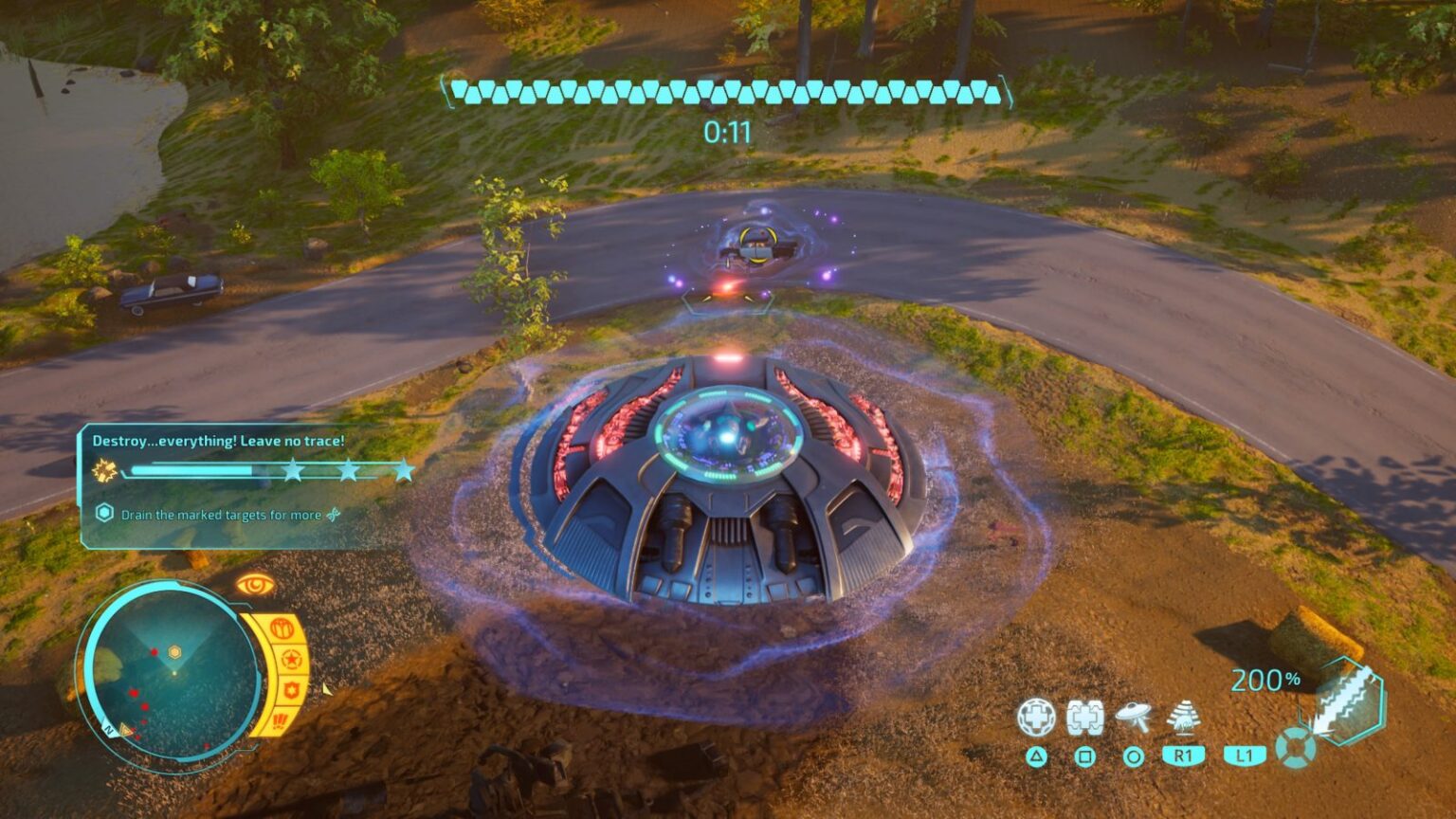Select the star icon on the alert meter
Screen dimensions: 1456x819
(x=291, y=659)
